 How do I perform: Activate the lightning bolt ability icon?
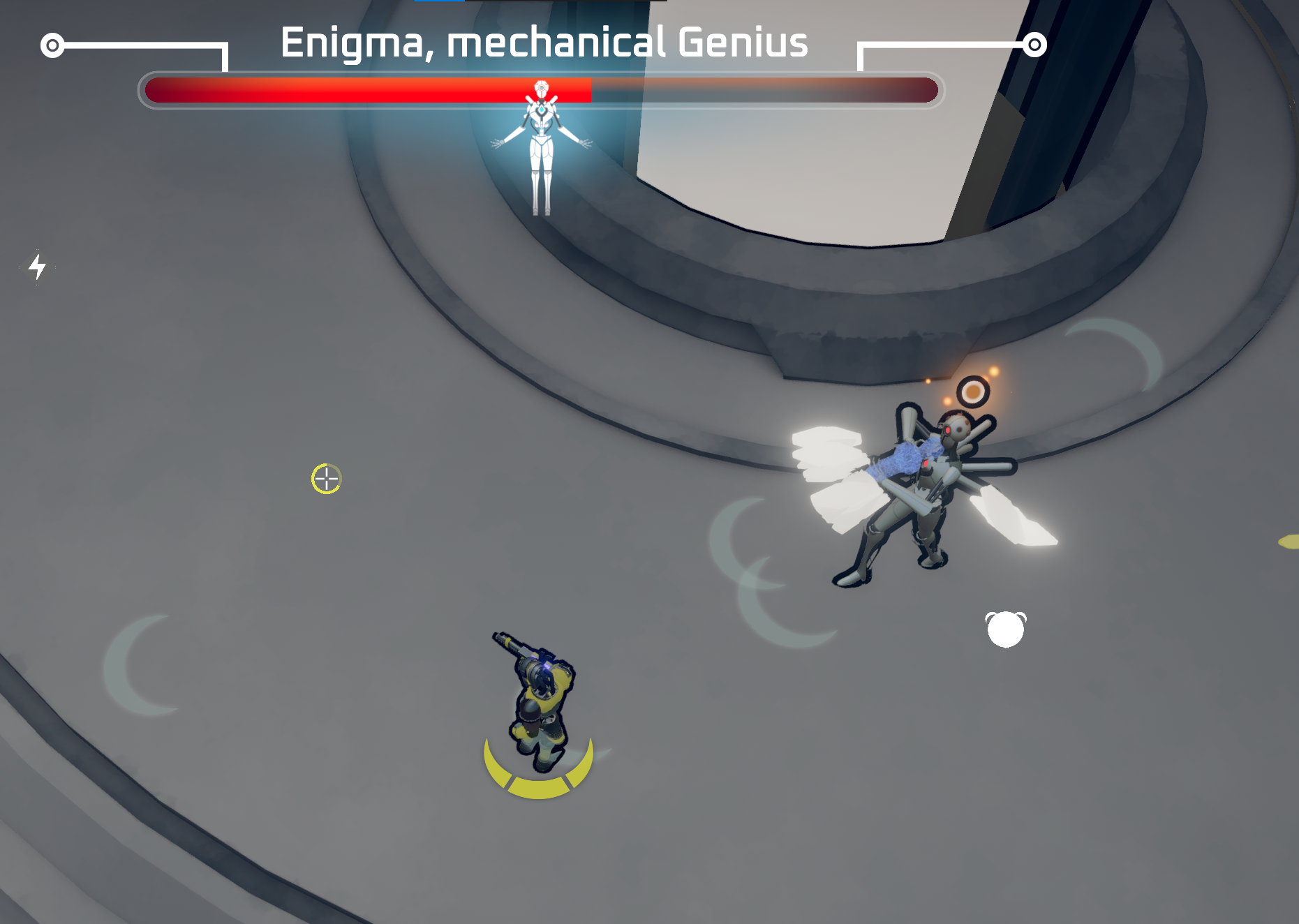click(38, 267)
